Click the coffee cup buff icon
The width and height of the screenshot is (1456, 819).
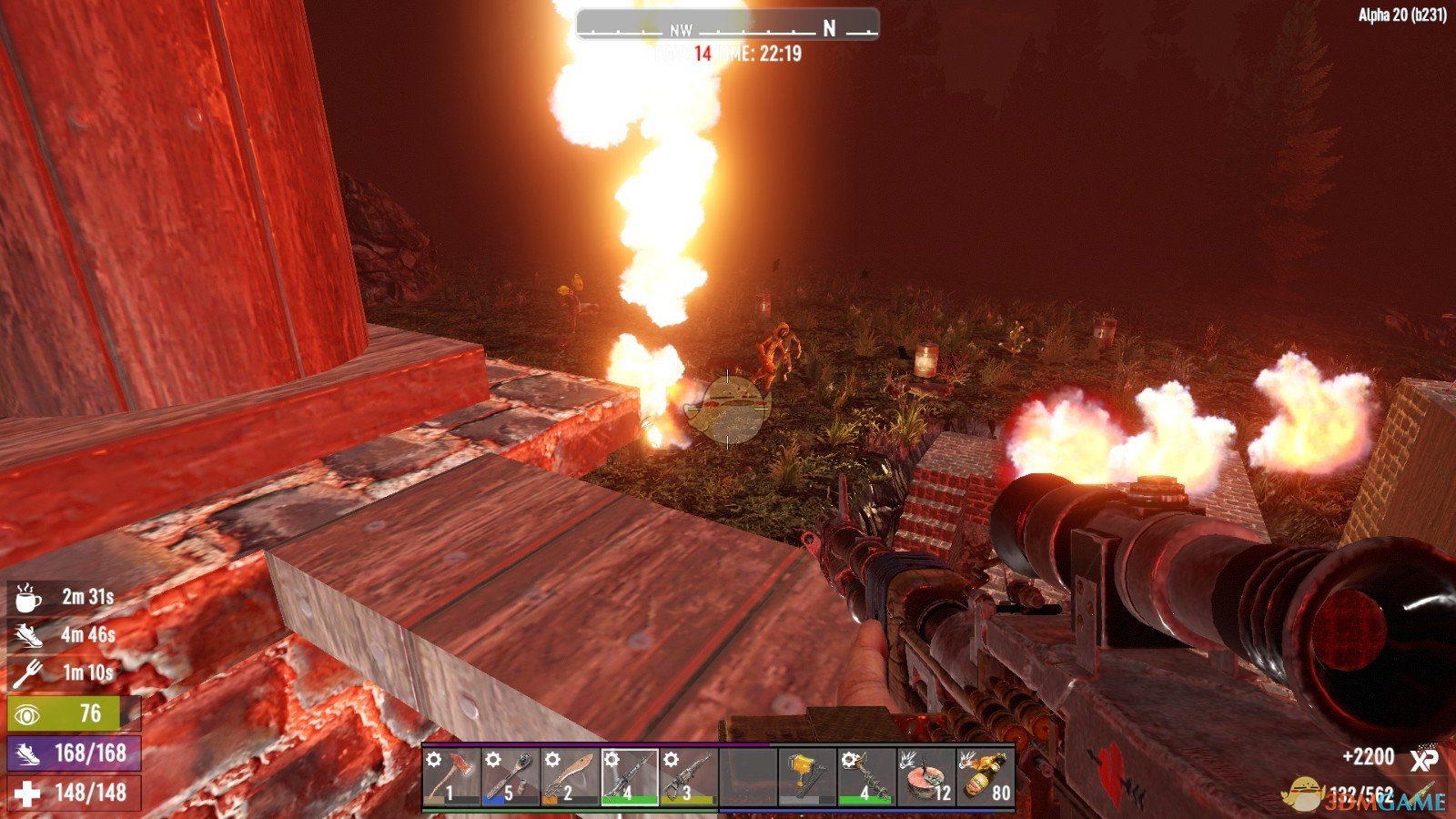coord(27,598)
